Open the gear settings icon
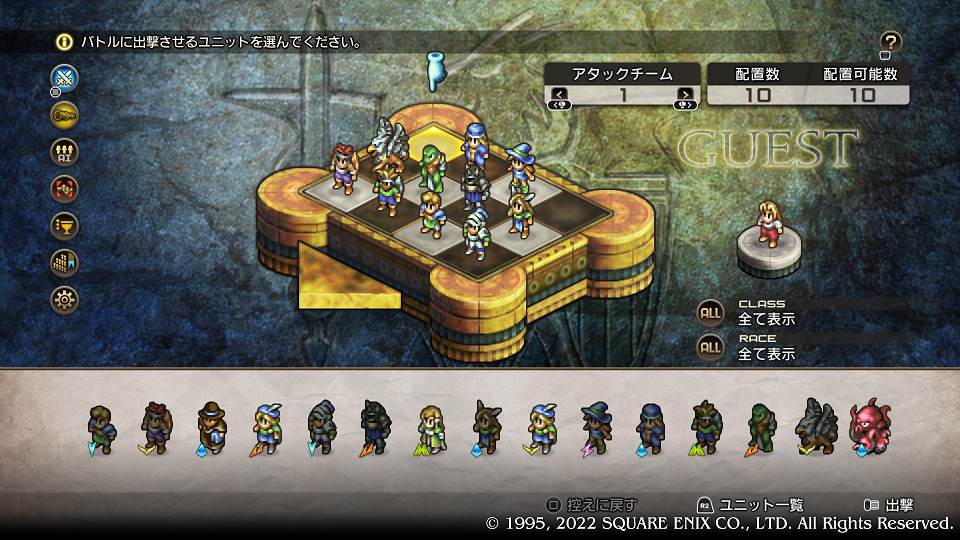 [65, 300]
